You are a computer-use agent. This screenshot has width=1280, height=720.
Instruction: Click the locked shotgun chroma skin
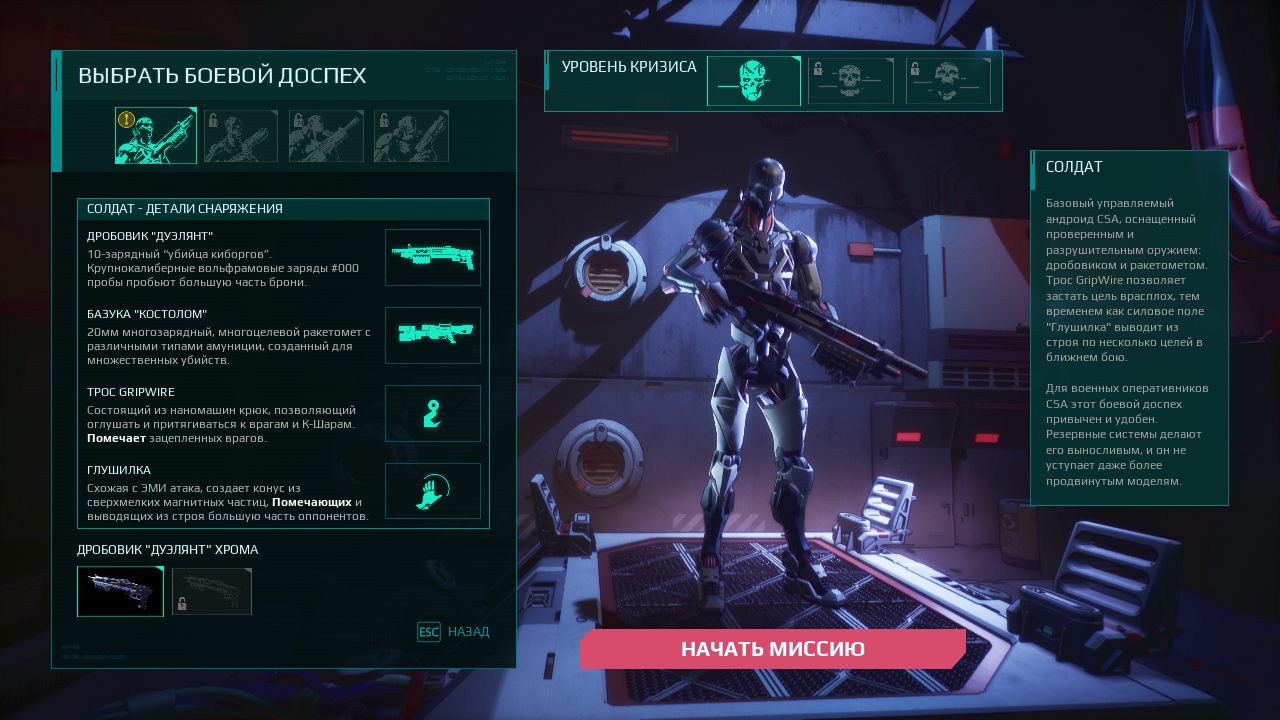coord(212,591)
